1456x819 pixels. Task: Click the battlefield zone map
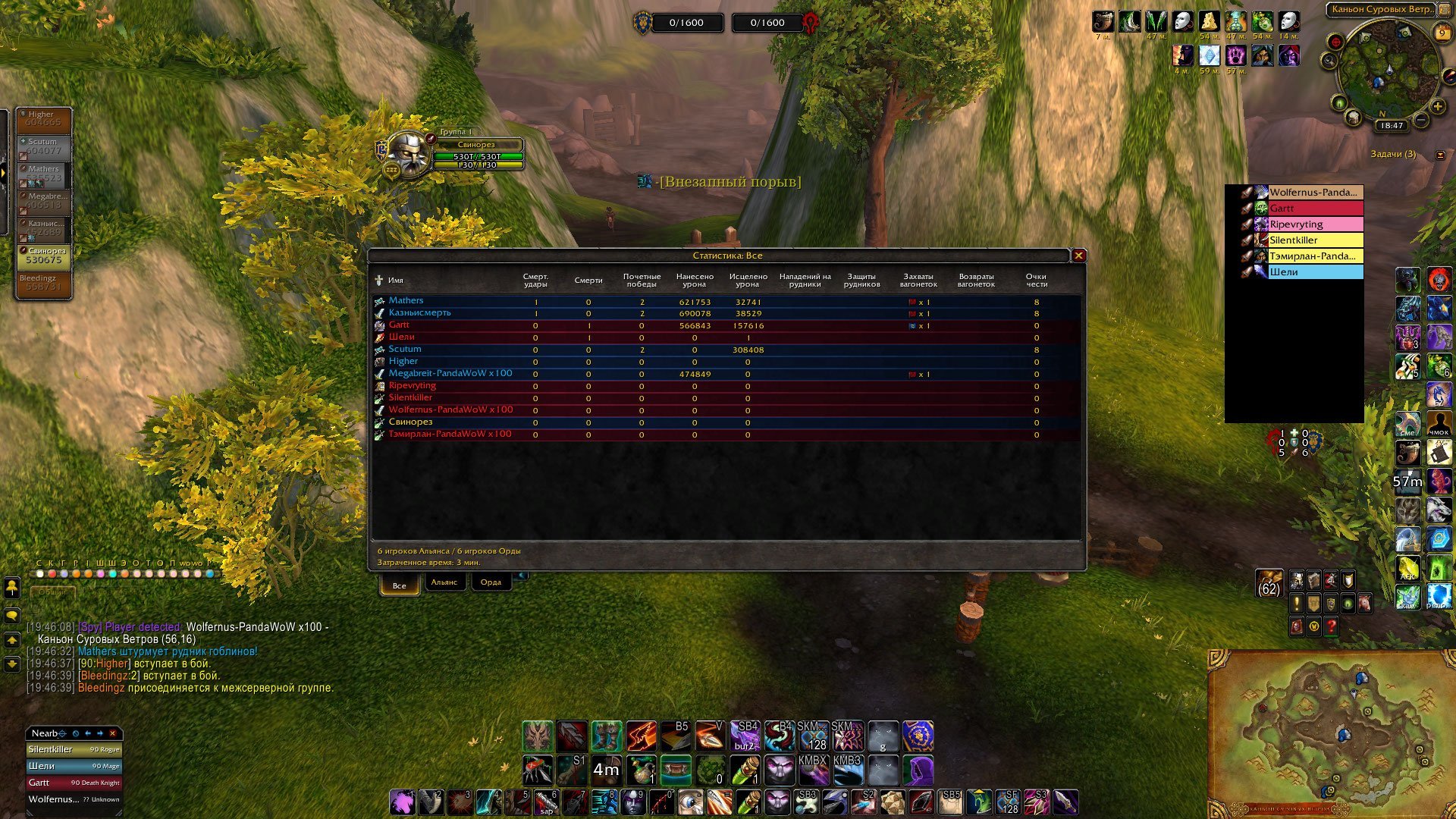(x=1329, y=732)
